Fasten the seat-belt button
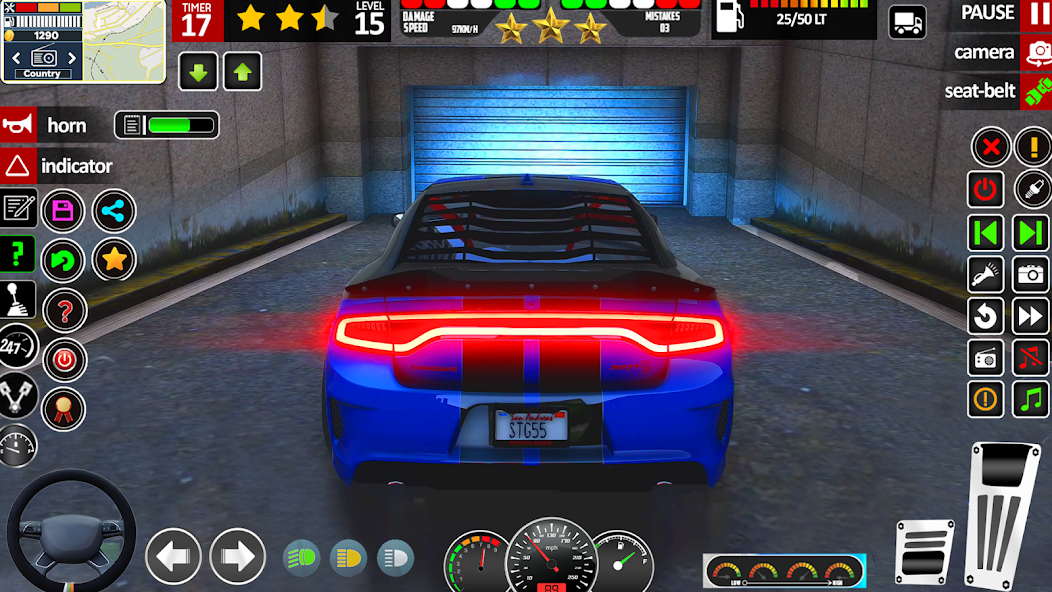The height and width of the screenshot is (592, 1052). [996, 91]
